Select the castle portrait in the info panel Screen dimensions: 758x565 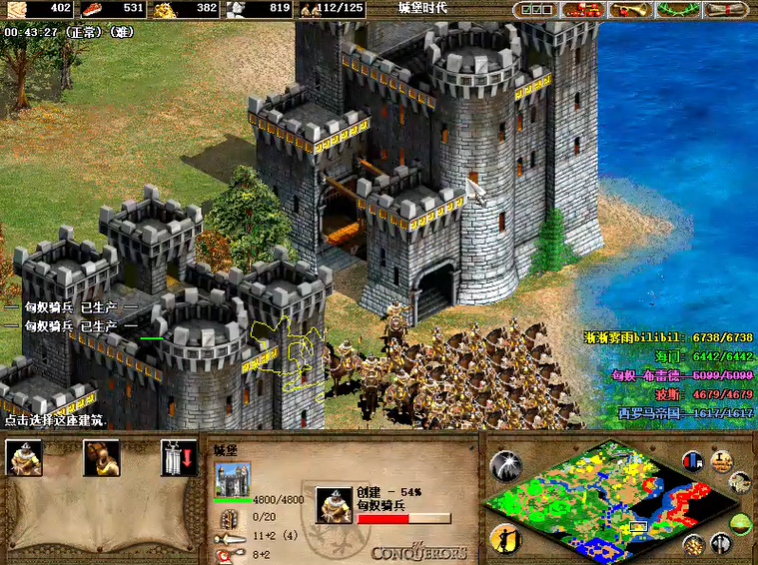(x=233, y=478)
